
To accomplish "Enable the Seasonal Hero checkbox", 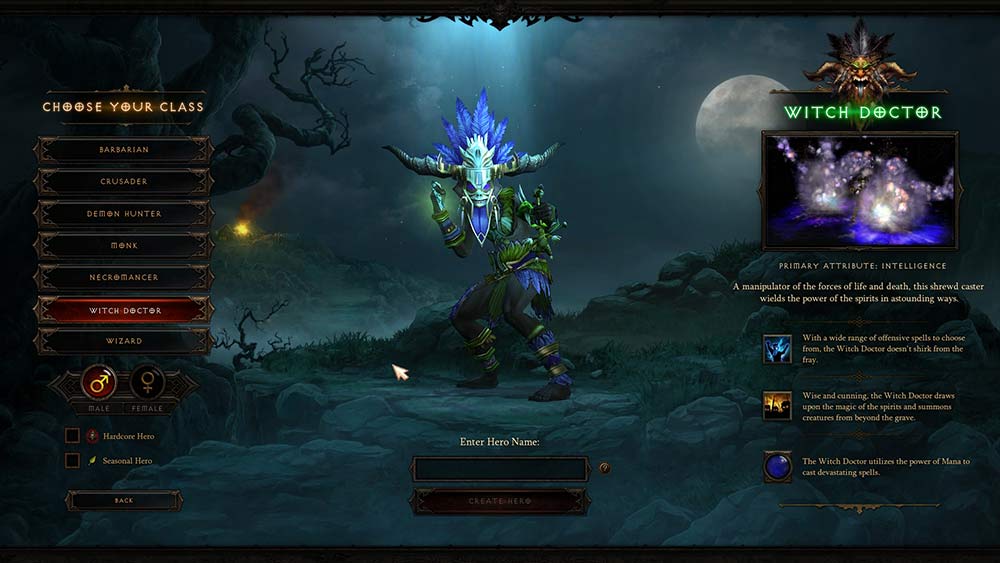I will point(73,461).
